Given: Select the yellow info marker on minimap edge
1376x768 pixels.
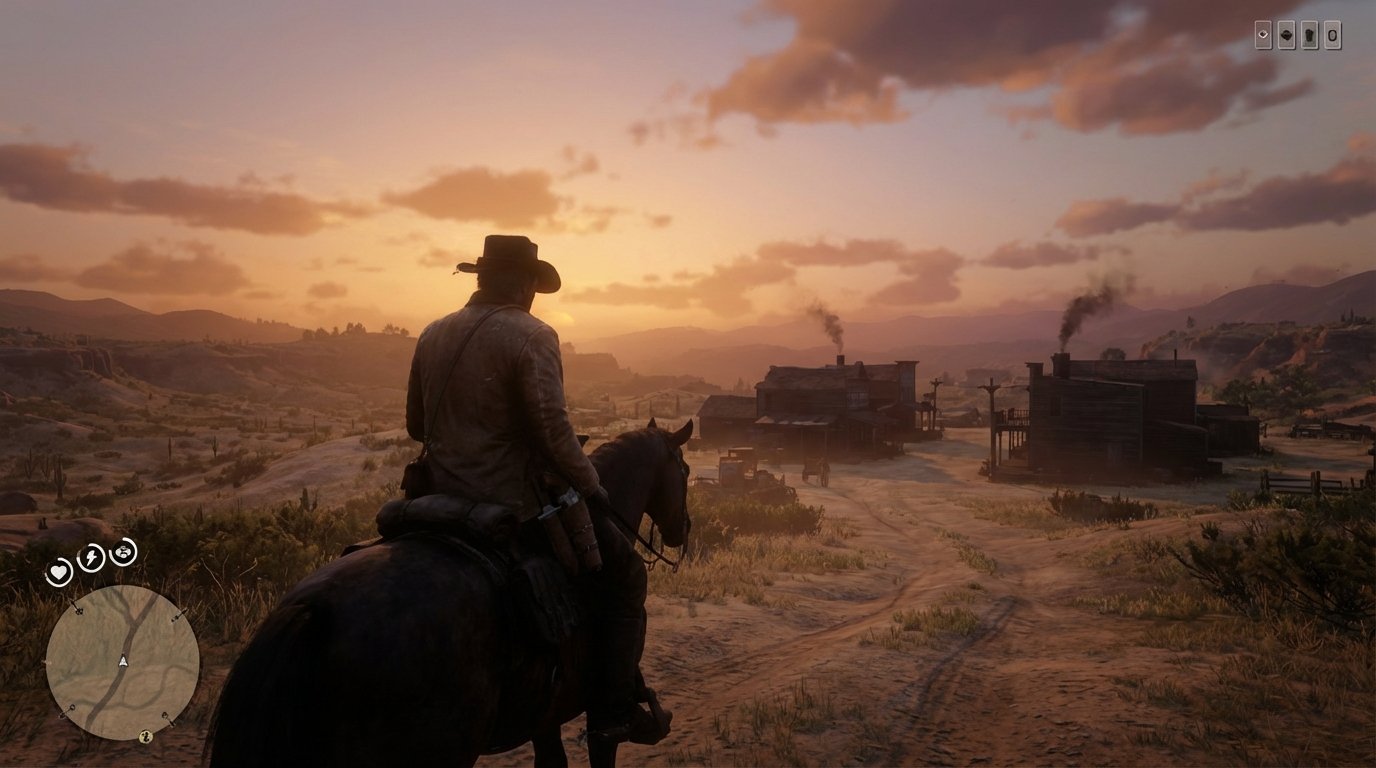Looking at the screenshot, I should point(146,736).
